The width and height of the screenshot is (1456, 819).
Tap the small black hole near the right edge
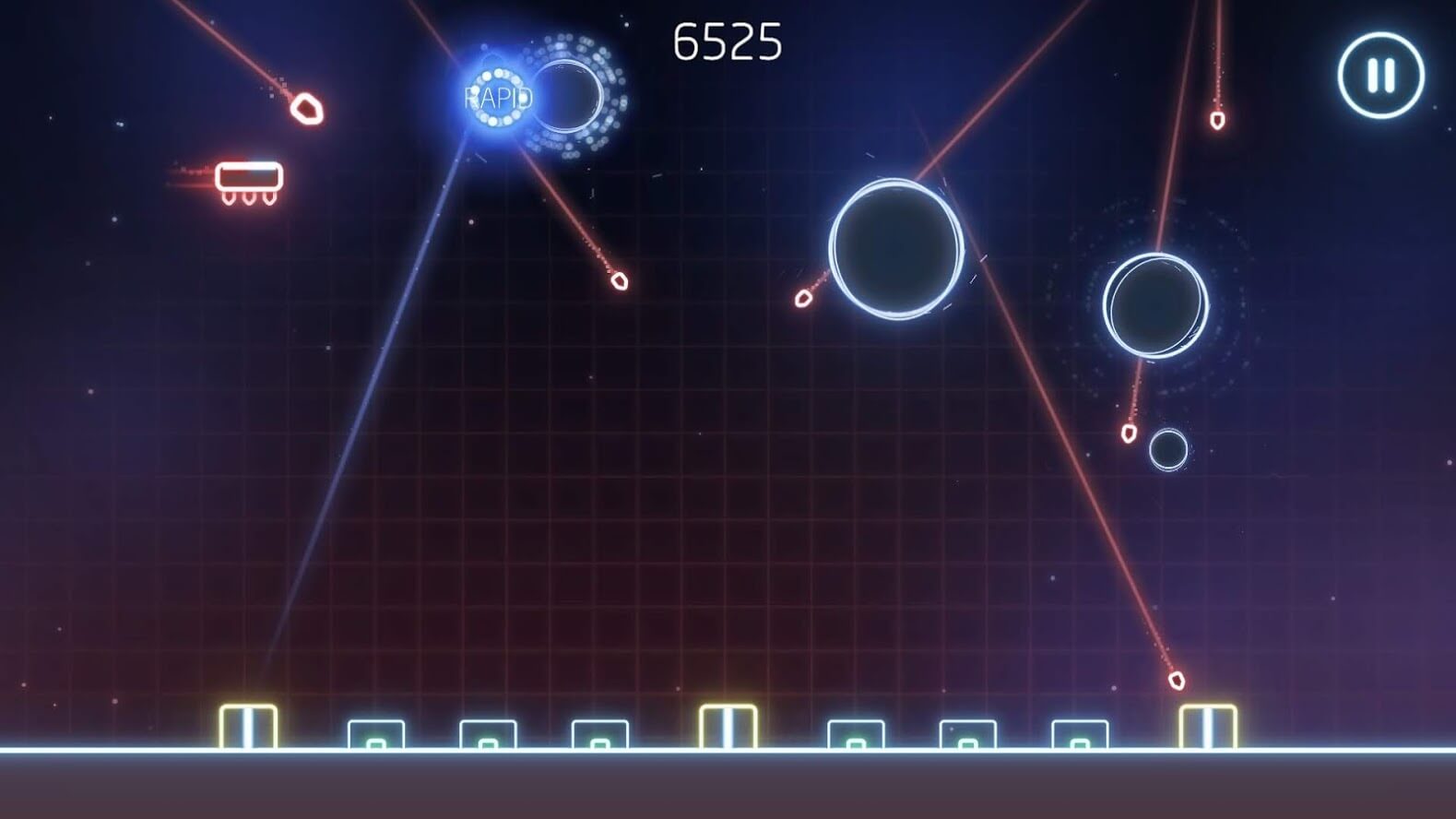(x=1169, y=451)
